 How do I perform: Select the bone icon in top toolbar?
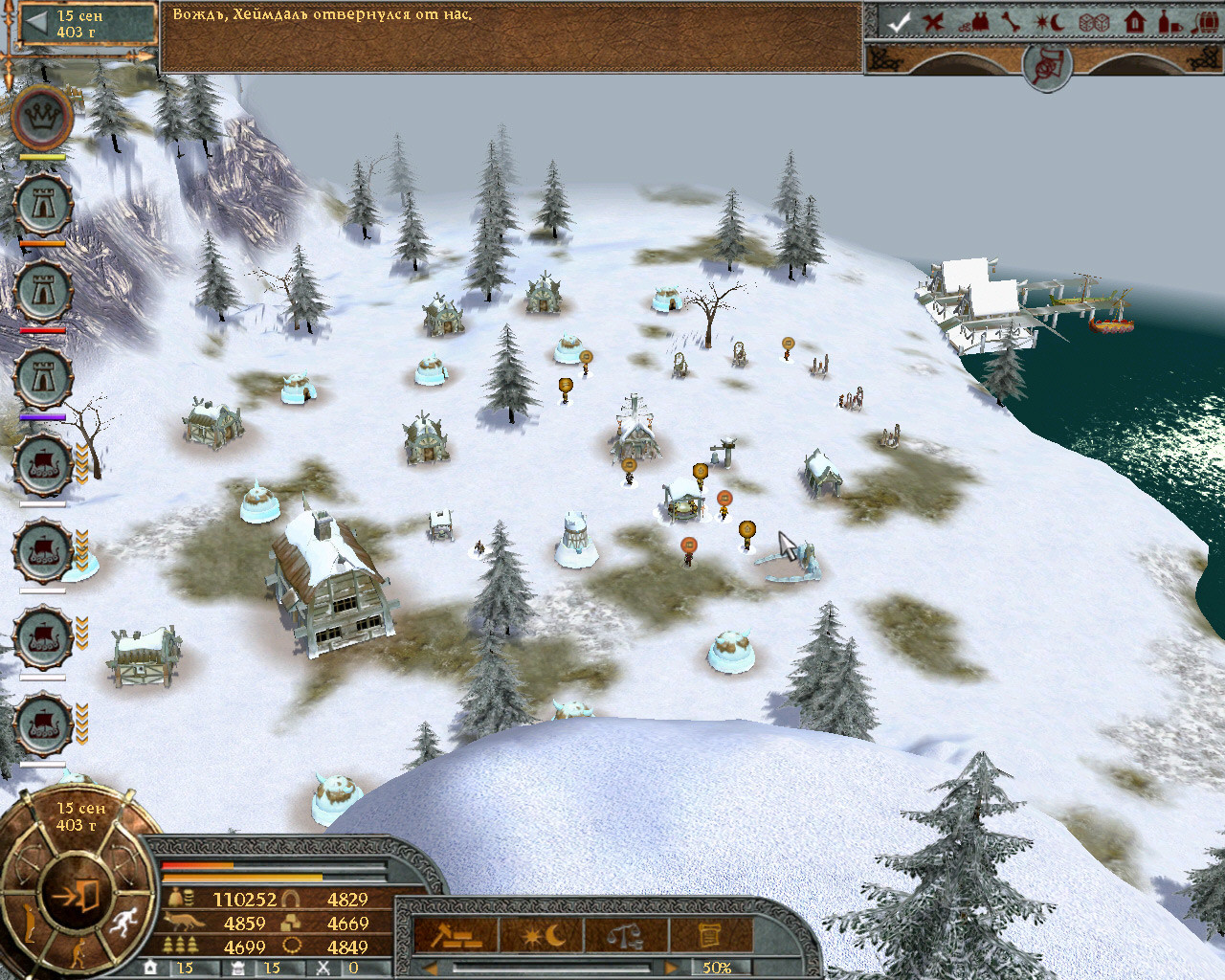coord(1013,21)
